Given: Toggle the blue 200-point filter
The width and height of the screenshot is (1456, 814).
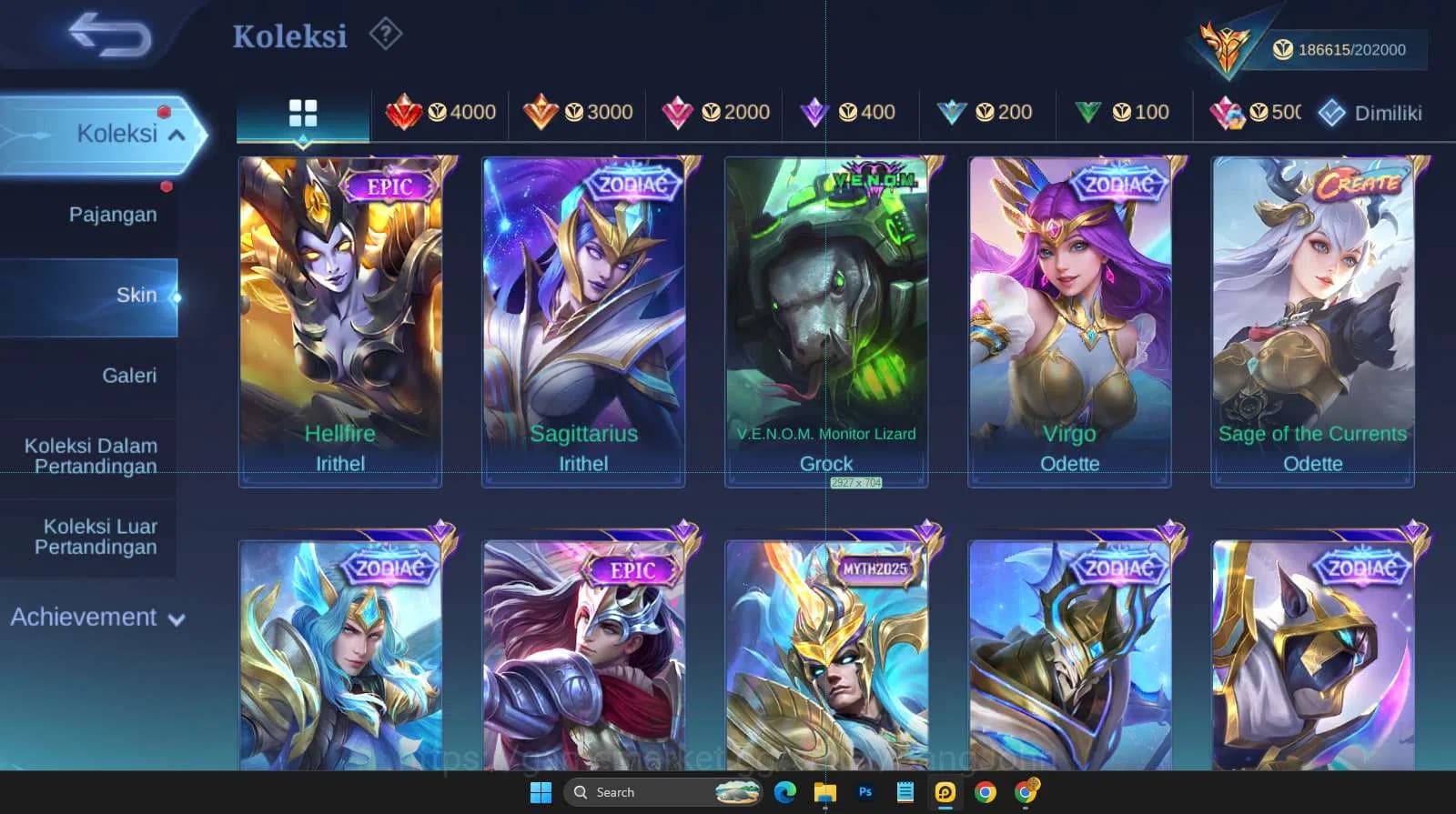Looking at the screenshot, I should (951, 112).
